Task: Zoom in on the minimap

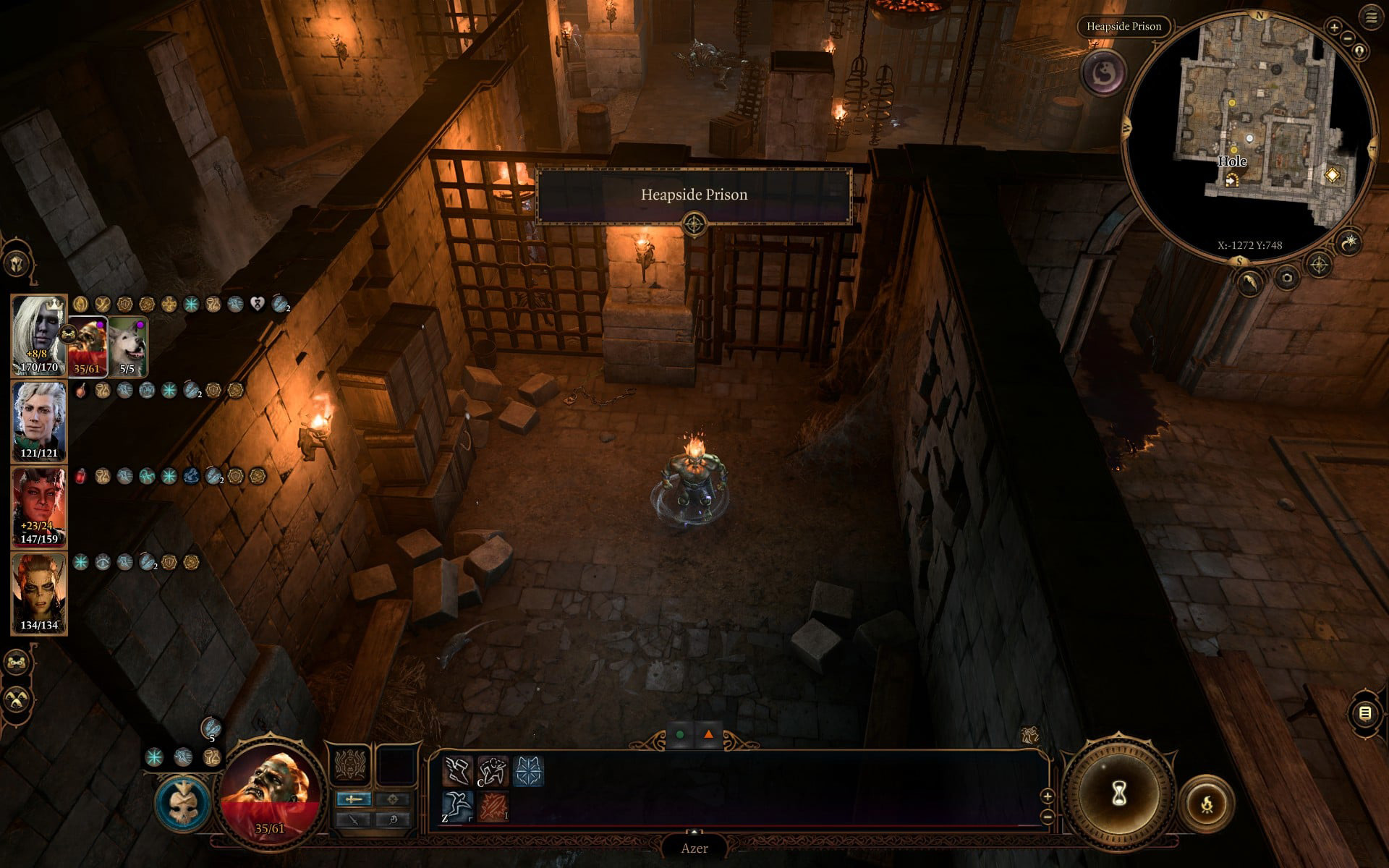Action: click(x=1334, y=27)
